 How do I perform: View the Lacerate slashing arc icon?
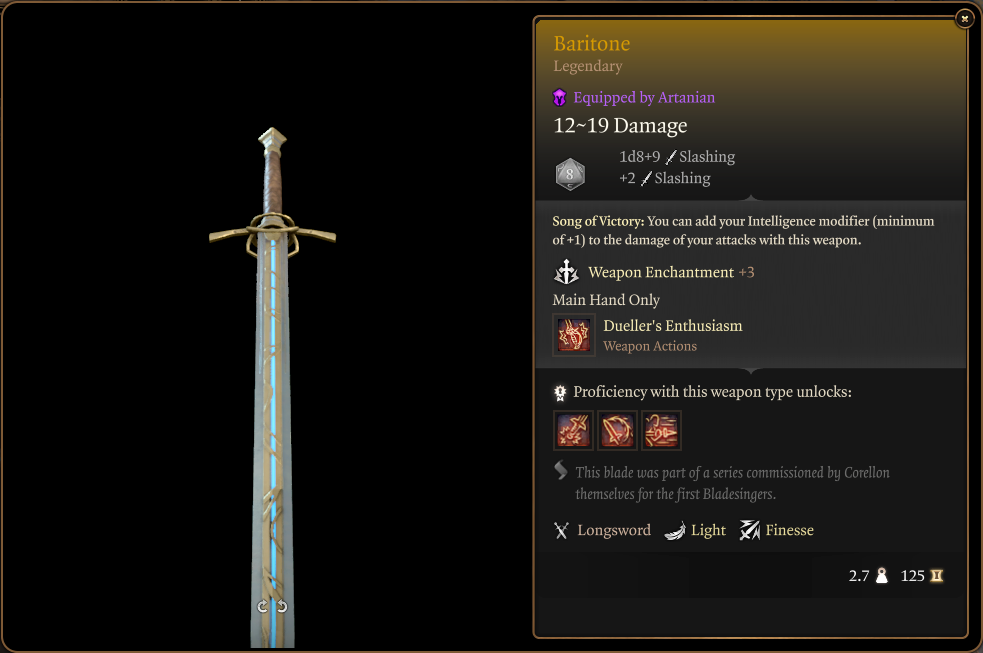[617, 430]
